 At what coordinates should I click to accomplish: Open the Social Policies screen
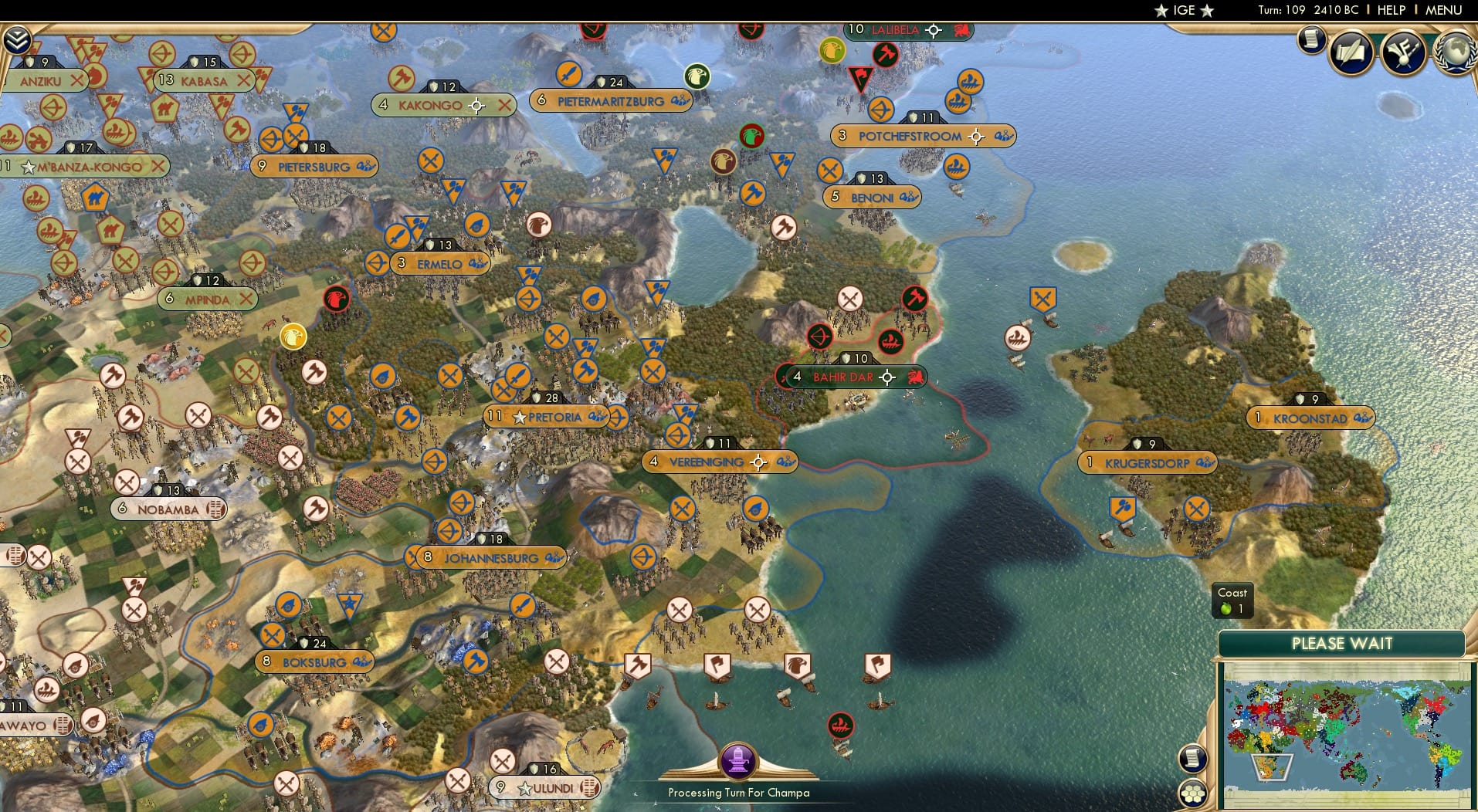[x=1351, y=52]
